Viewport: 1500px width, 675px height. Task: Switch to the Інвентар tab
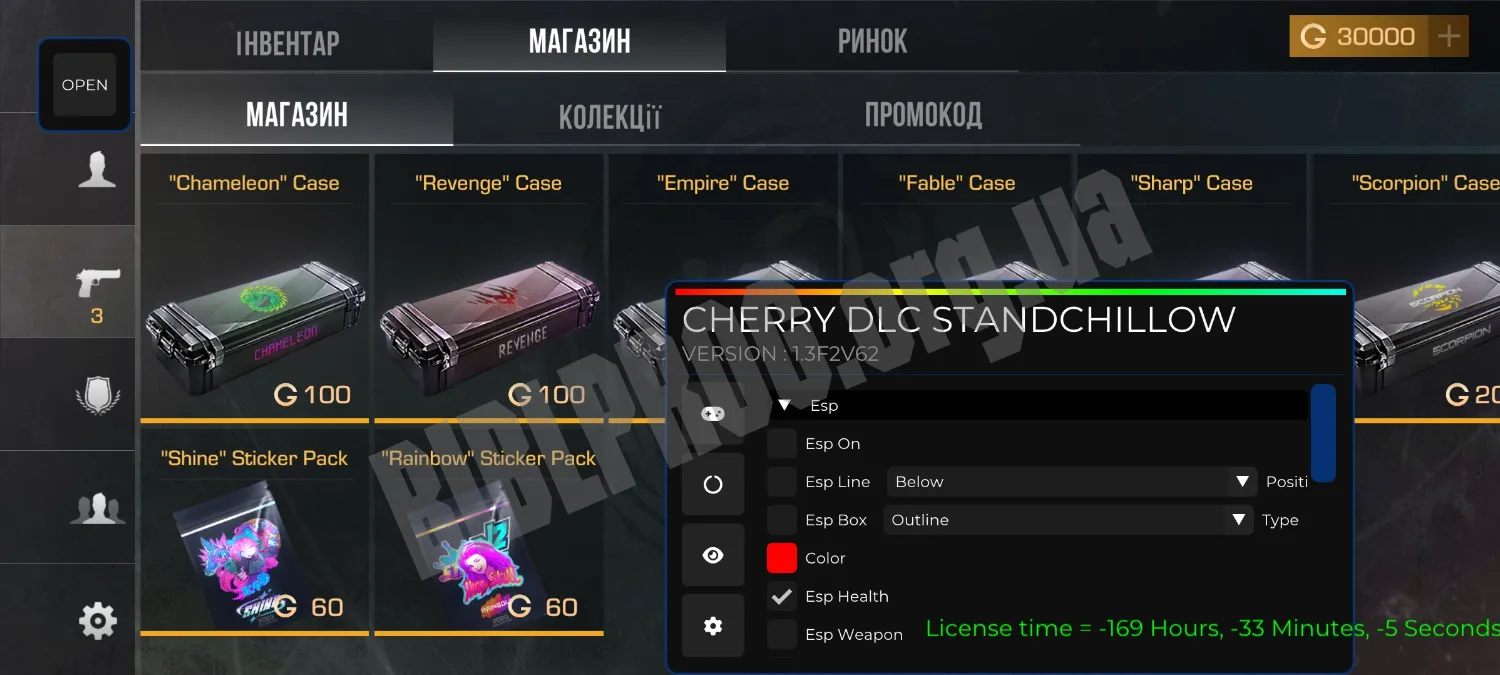pyautogui.click(x=287, y=42)
